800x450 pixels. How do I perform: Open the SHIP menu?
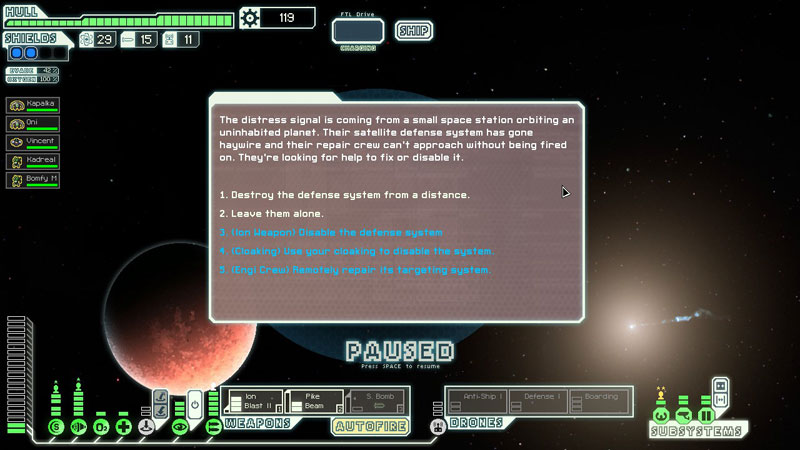click(414, 31)
